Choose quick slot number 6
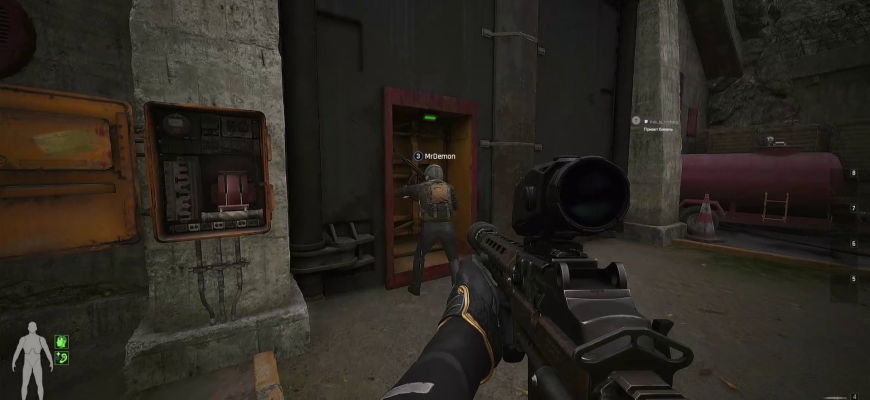870x400 pixels. [x=853, y=243]
